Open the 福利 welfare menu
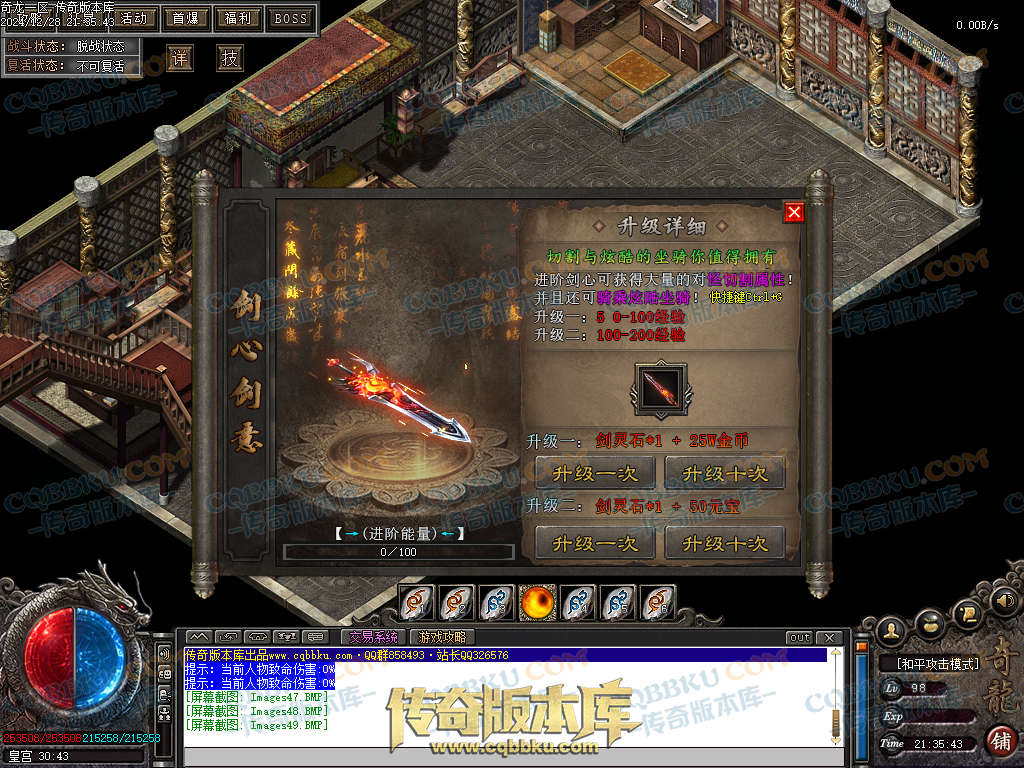The height and width of the screenshot is (768, 1024). pyautogui.click(x=239, y=18)
